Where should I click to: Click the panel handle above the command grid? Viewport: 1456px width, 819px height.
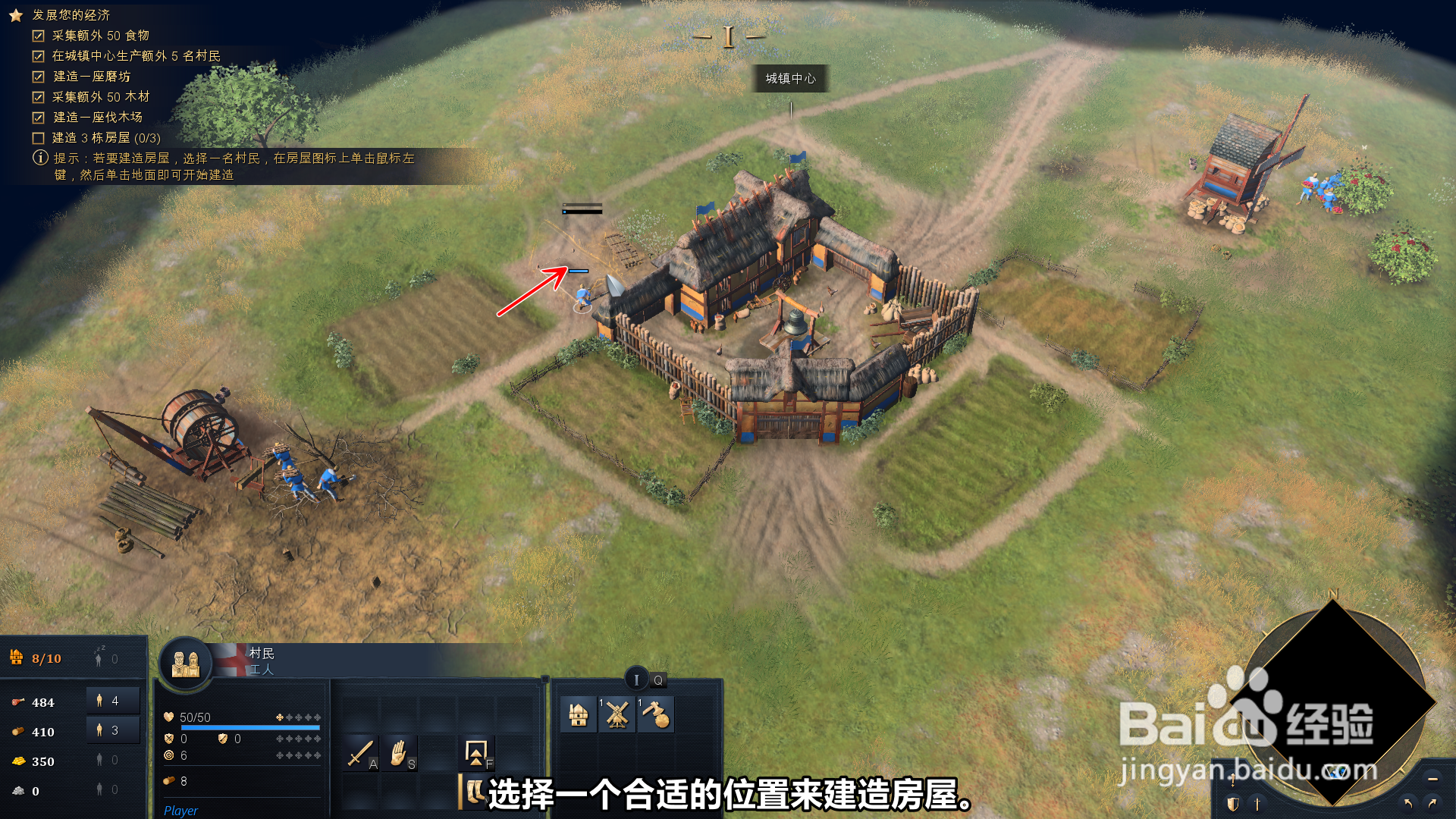pyautogui.click(x=545, y=679)
